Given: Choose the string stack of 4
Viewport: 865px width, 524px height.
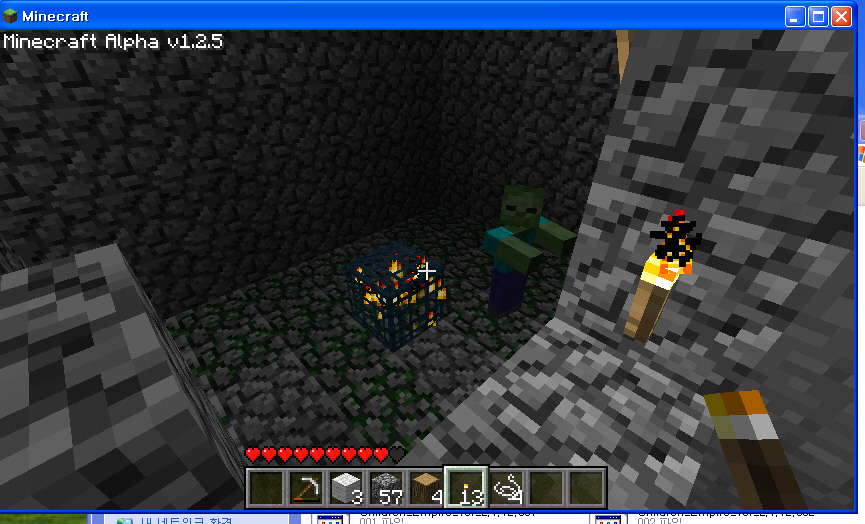Looking at the screenshot, I should [x=507, y=488].
